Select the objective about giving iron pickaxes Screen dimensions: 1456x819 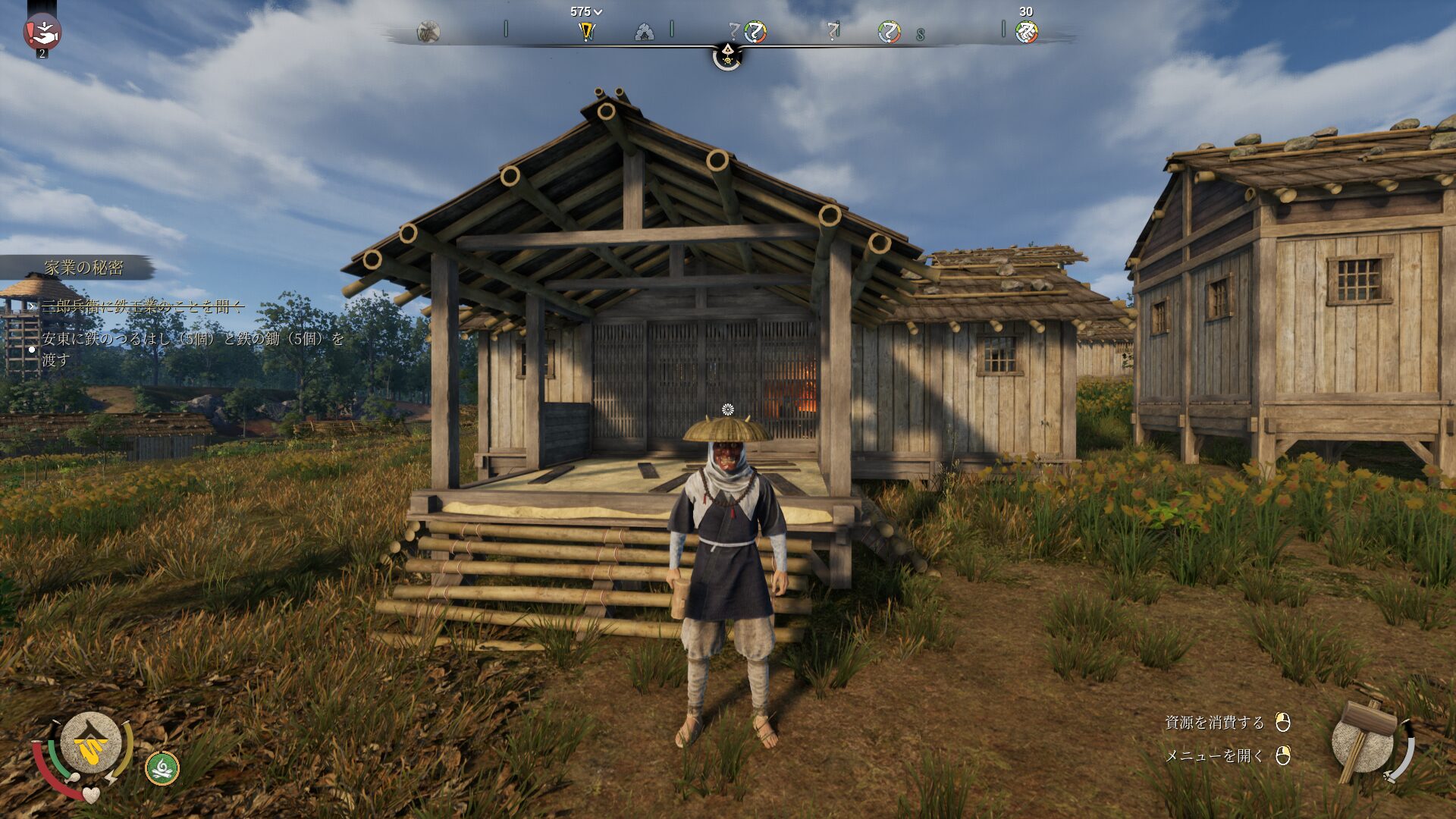[193, 349]
